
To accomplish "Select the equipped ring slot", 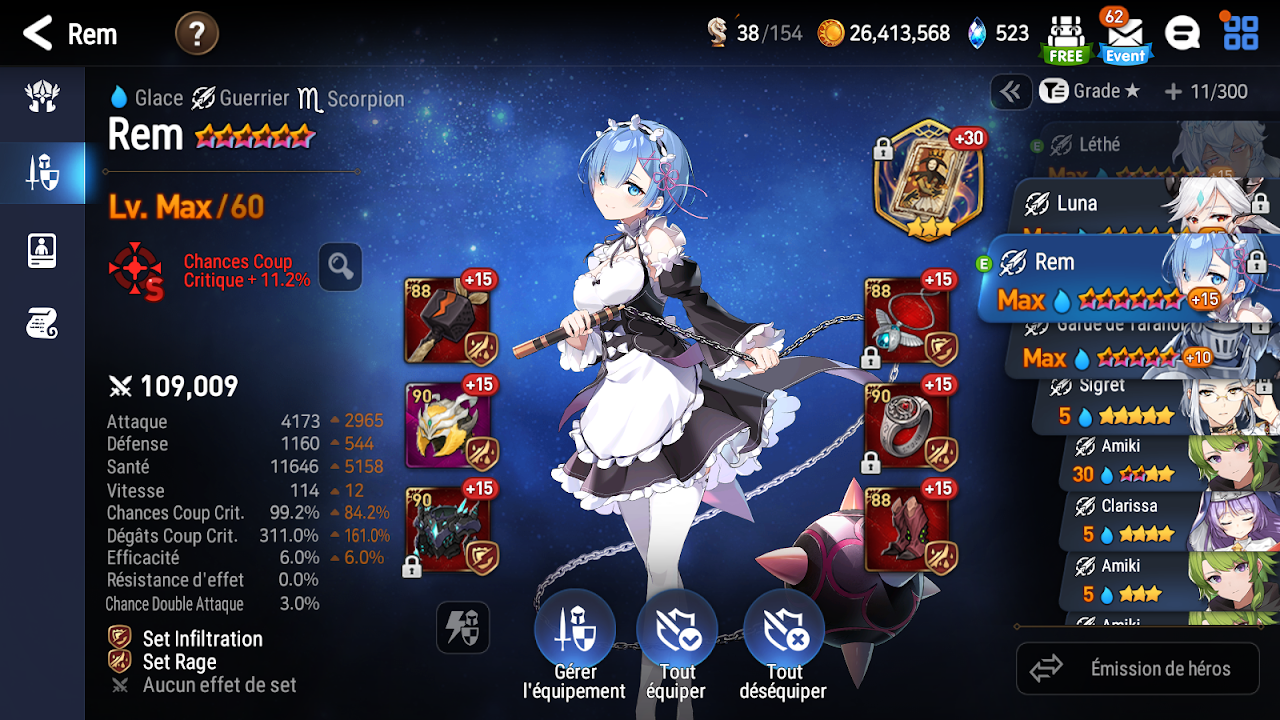I will pos(907,425).
